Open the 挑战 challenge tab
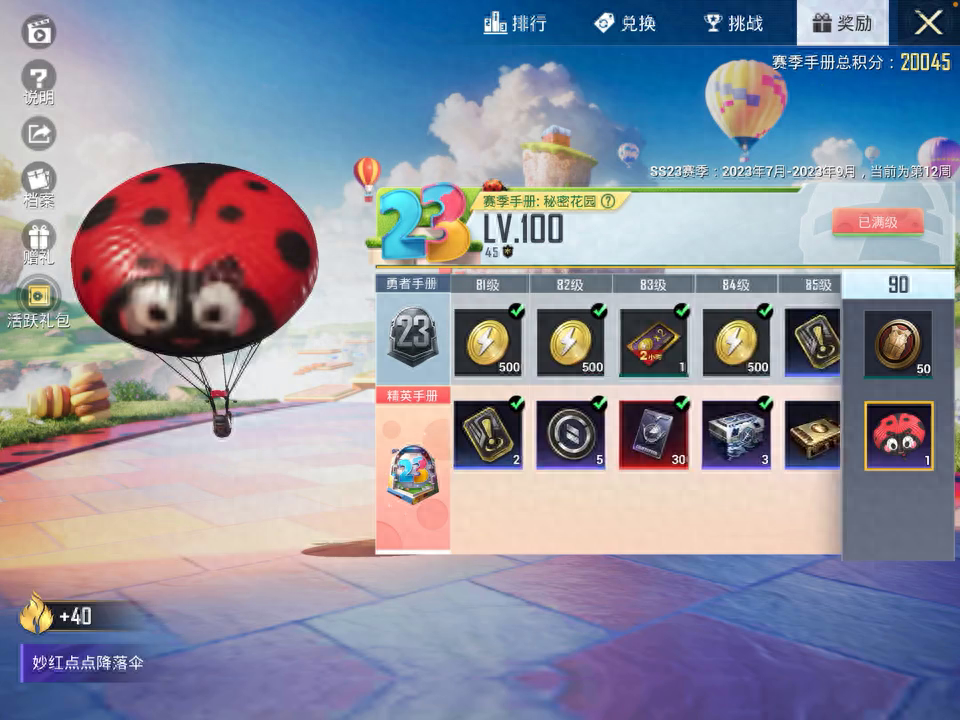Viewport: 960px width, 720px height. pyautogui.click(x=734, y=23)
